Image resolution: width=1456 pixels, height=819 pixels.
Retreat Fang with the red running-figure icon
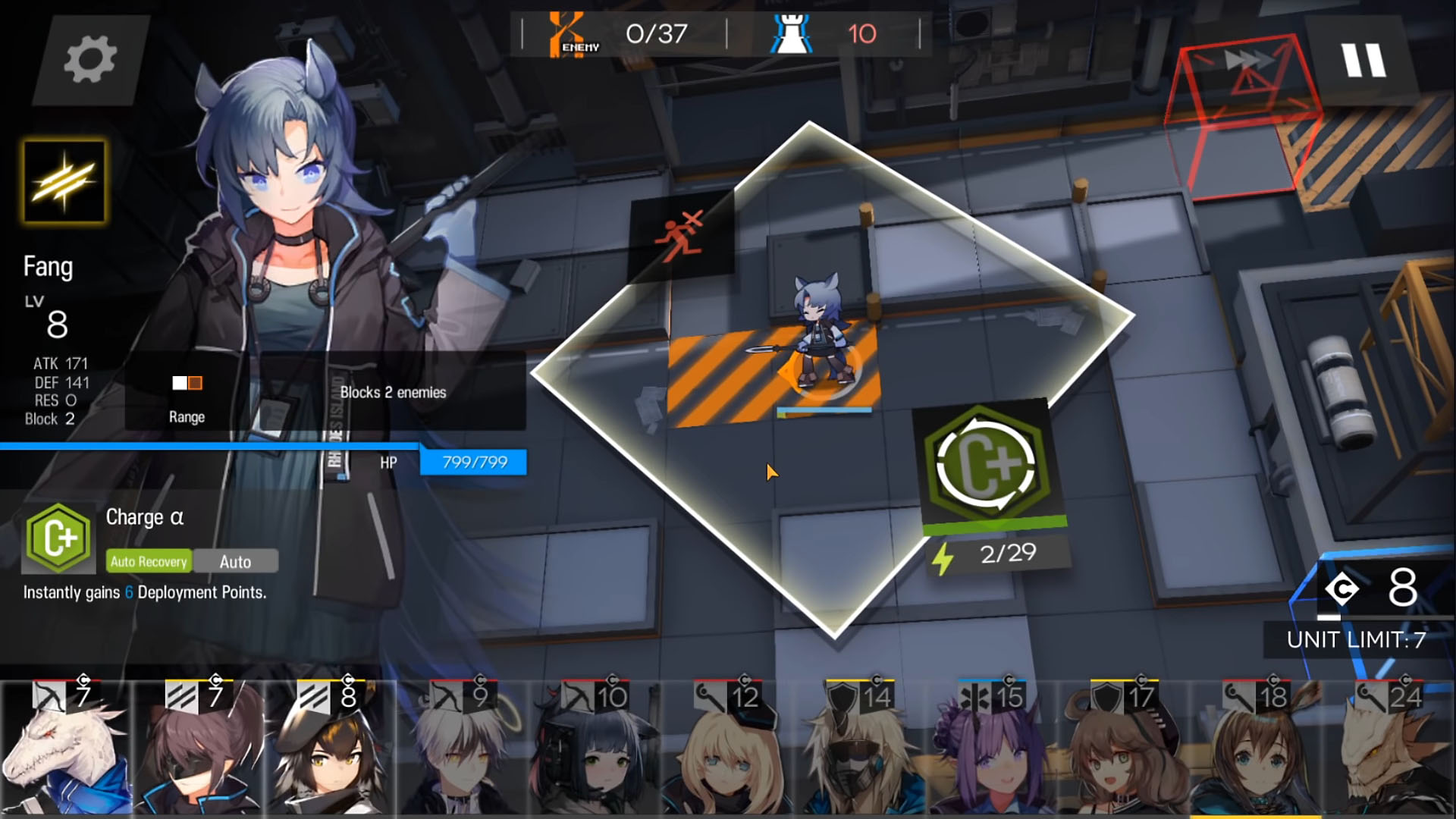tap(680, 235)
